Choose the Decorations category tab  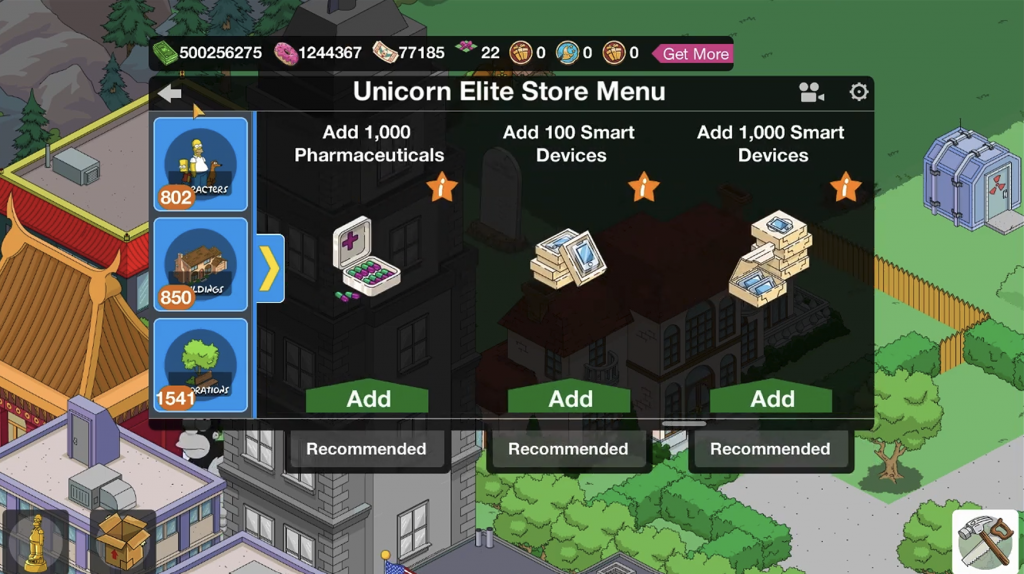(x=200, y=366)
